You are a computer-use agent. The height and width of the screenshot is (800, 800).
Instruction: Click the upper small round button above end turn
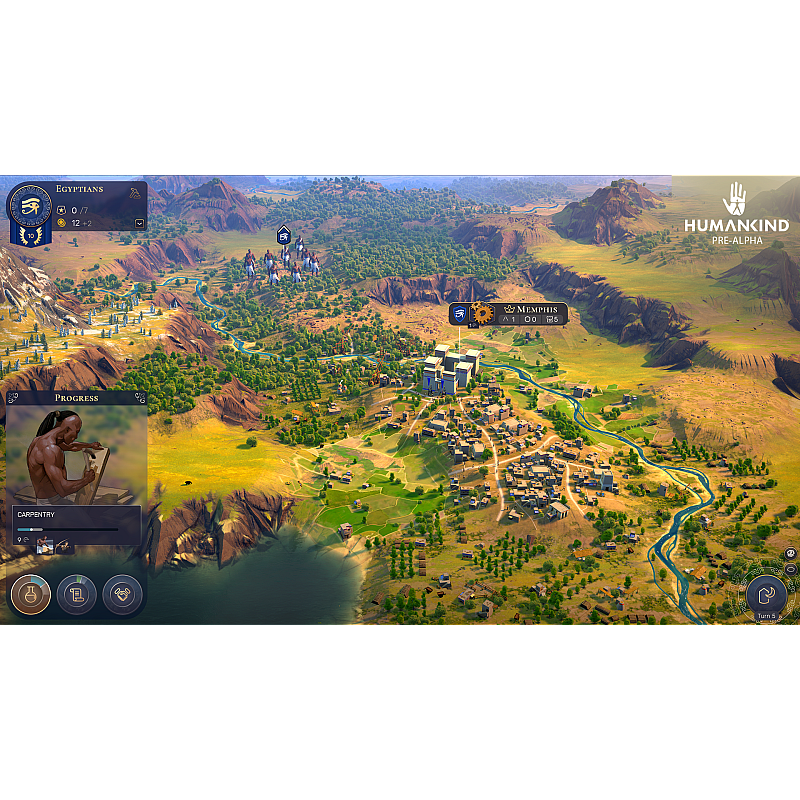tap(789, 552)
